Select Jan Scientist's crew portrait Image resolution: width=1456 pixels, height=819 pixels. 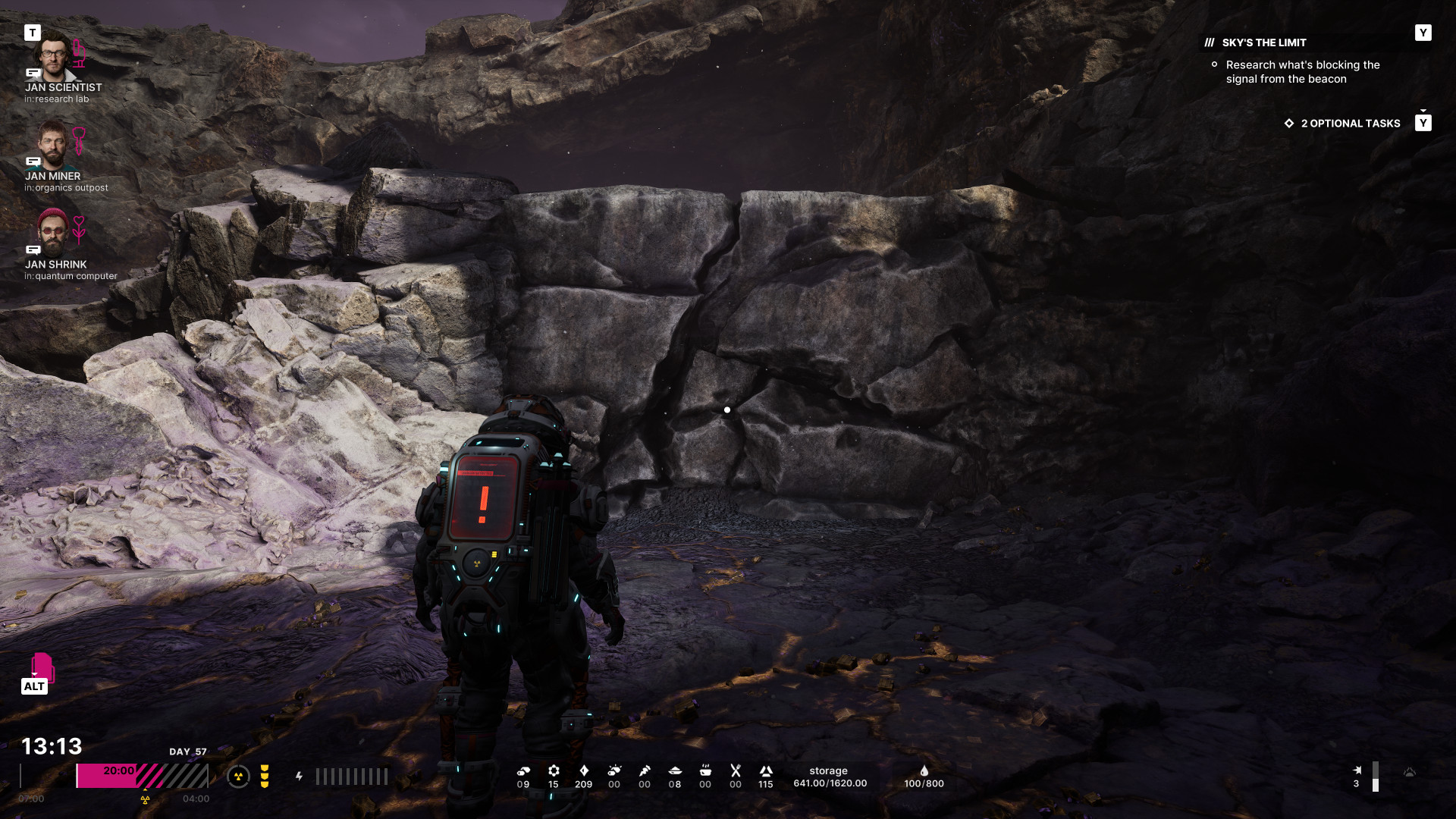point(53,57)
